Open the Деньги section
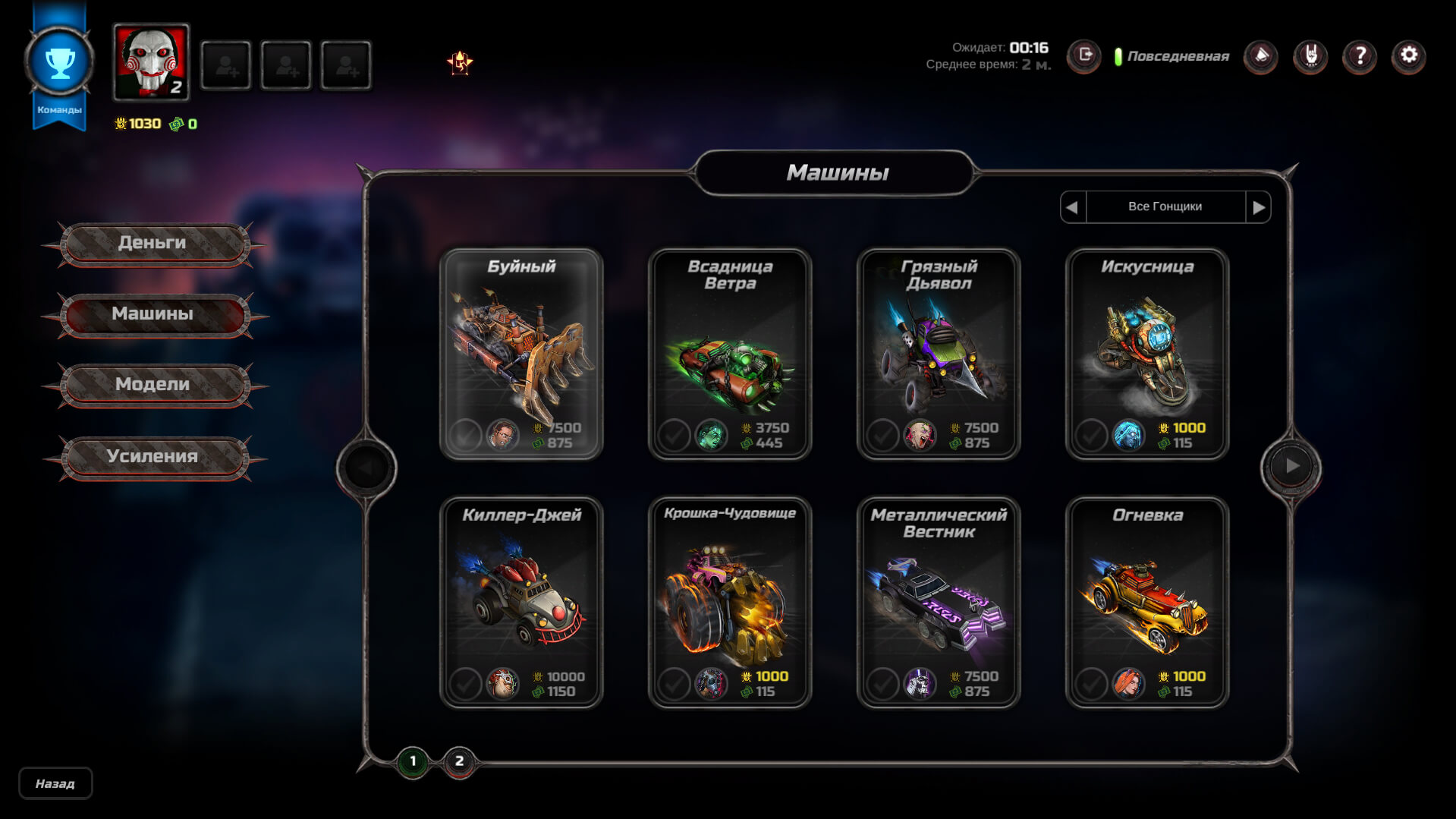The image size is (1456, 819). [154, 242]
